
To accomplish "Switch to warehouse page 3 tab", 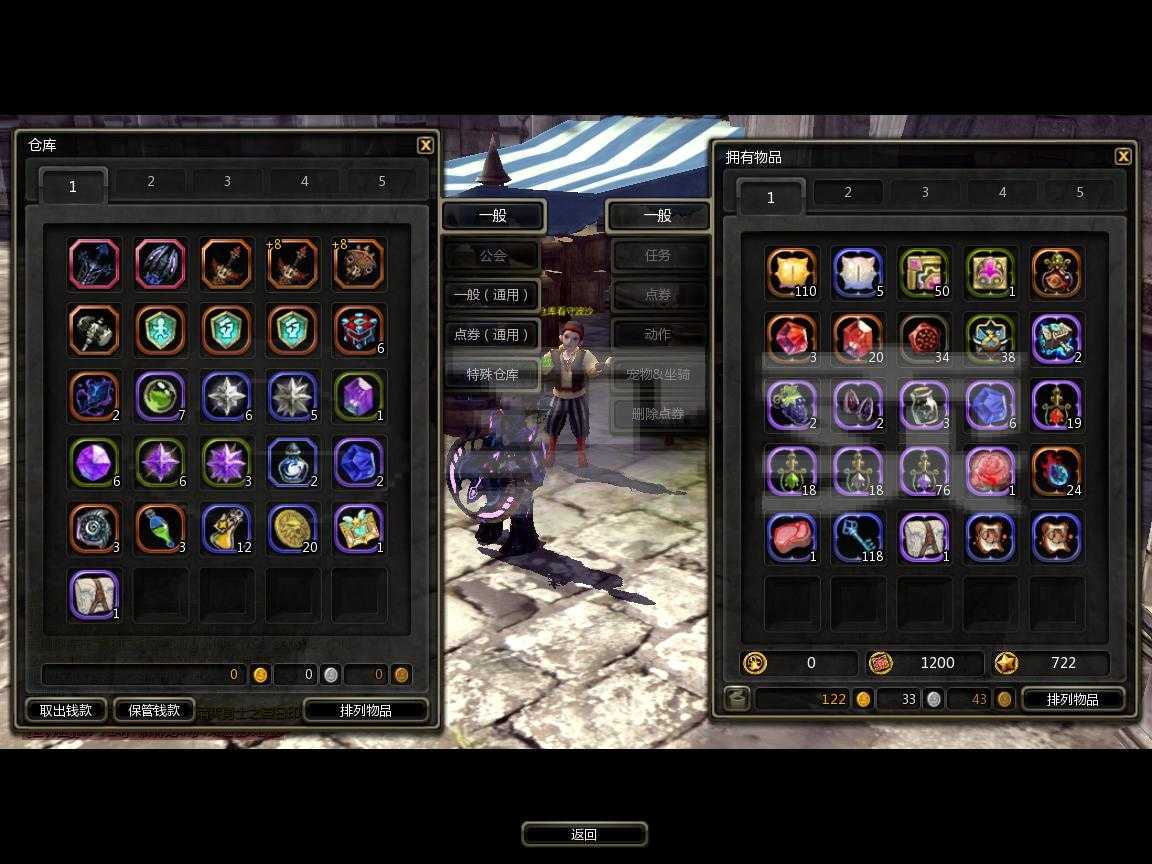I will [x=227, y=182].
